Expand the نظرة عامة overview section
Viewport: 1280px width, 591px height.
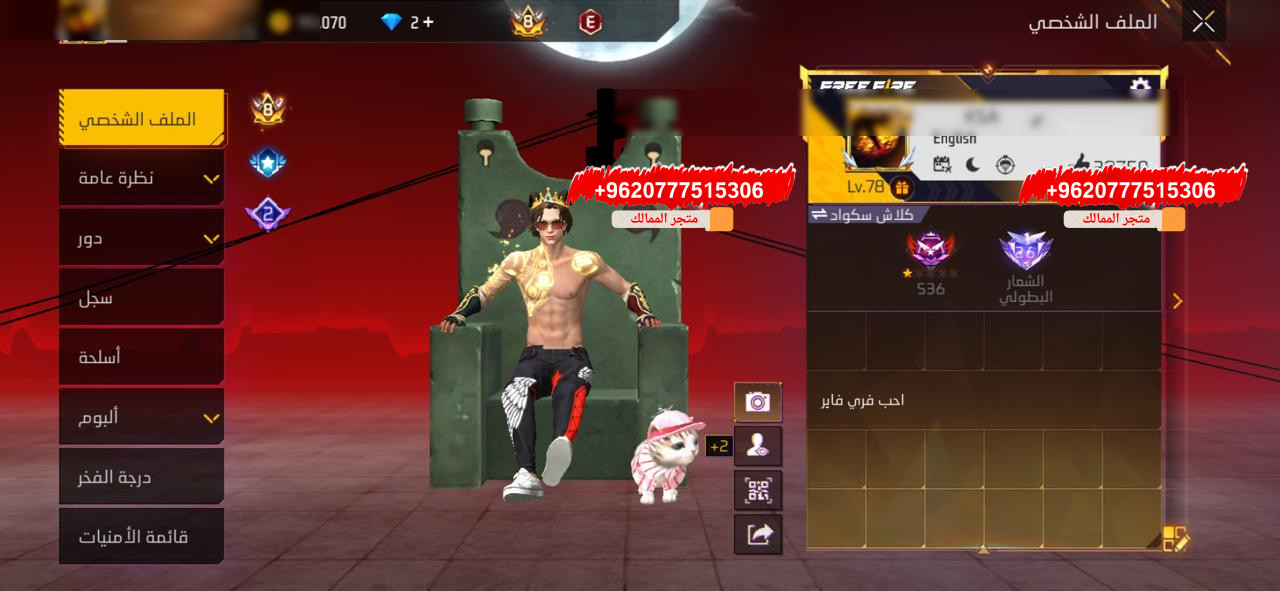141,178
